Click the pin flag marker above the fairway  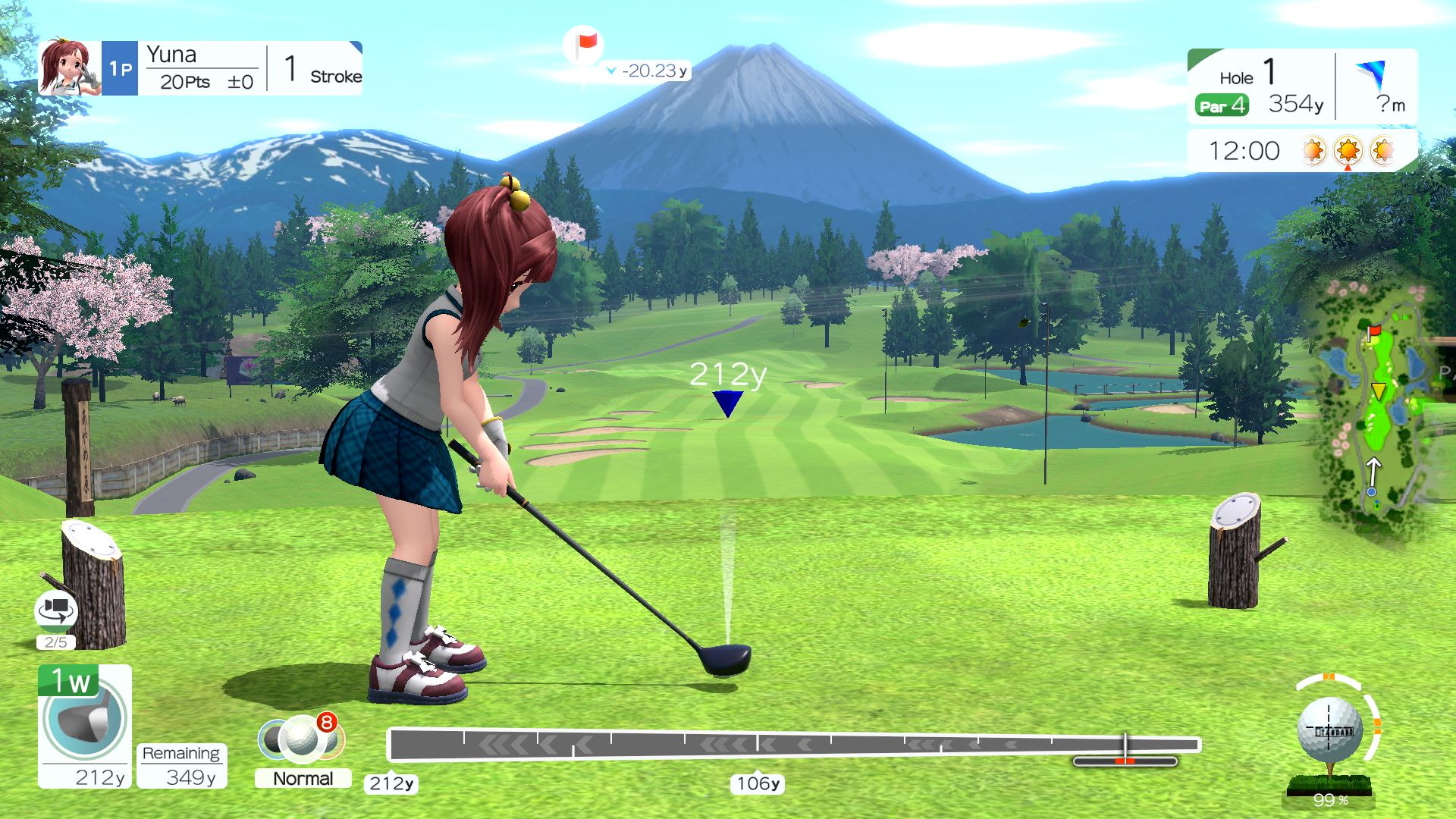click(582, 45)
